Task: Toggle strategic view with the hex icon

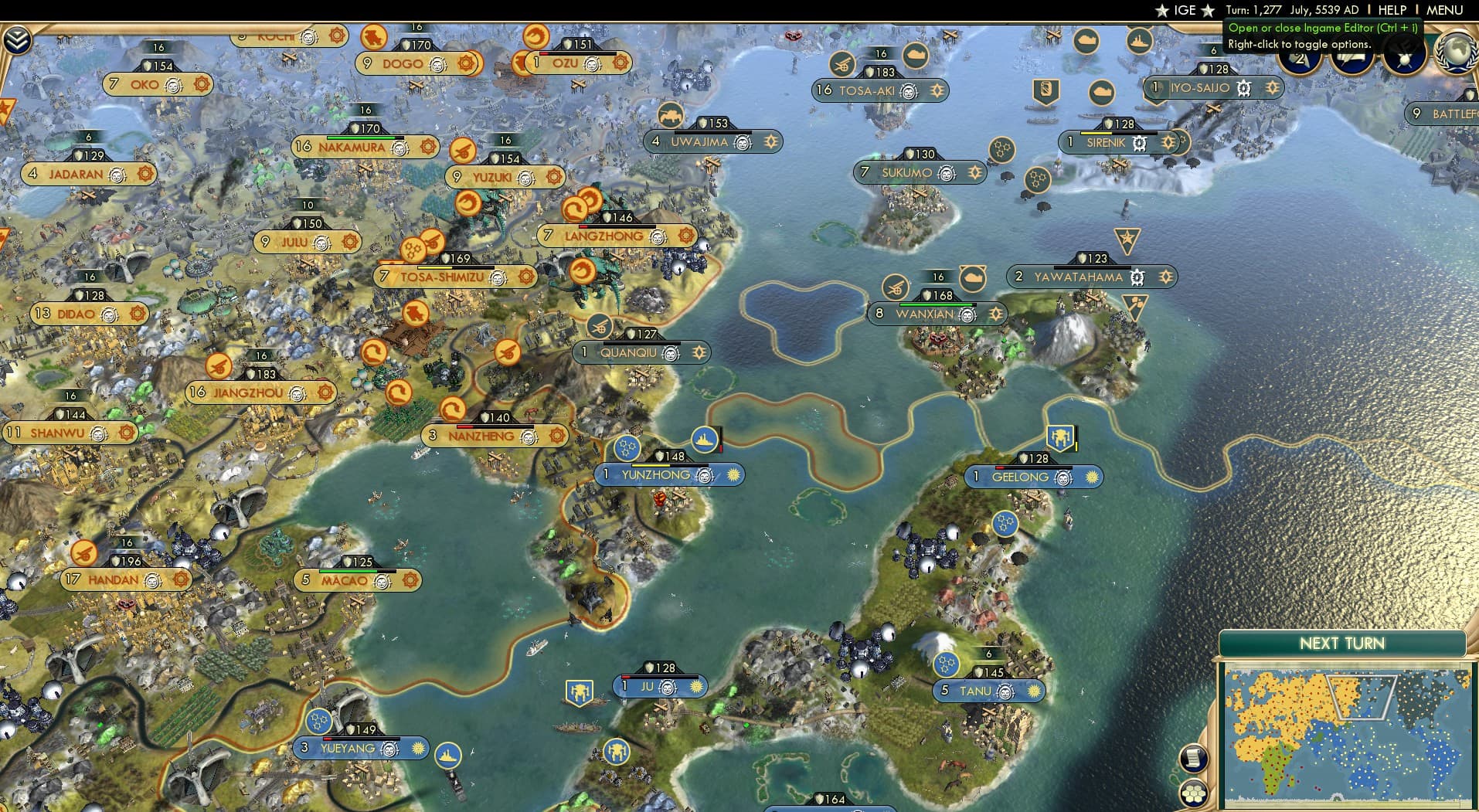Action: pyautogui.click(x=1193, y=793)
